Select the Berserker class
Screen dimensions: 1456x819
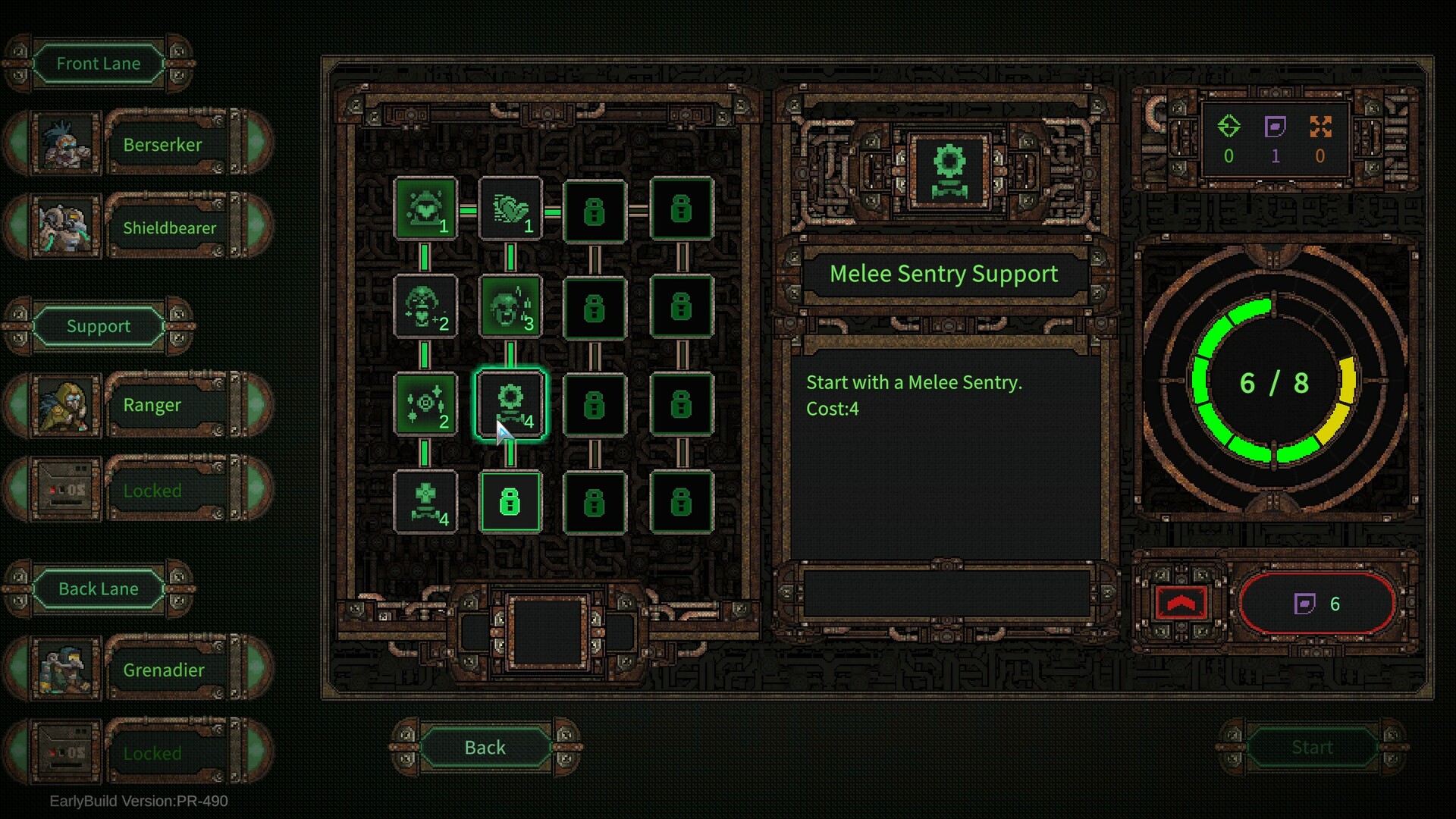[x=163, y=144]
